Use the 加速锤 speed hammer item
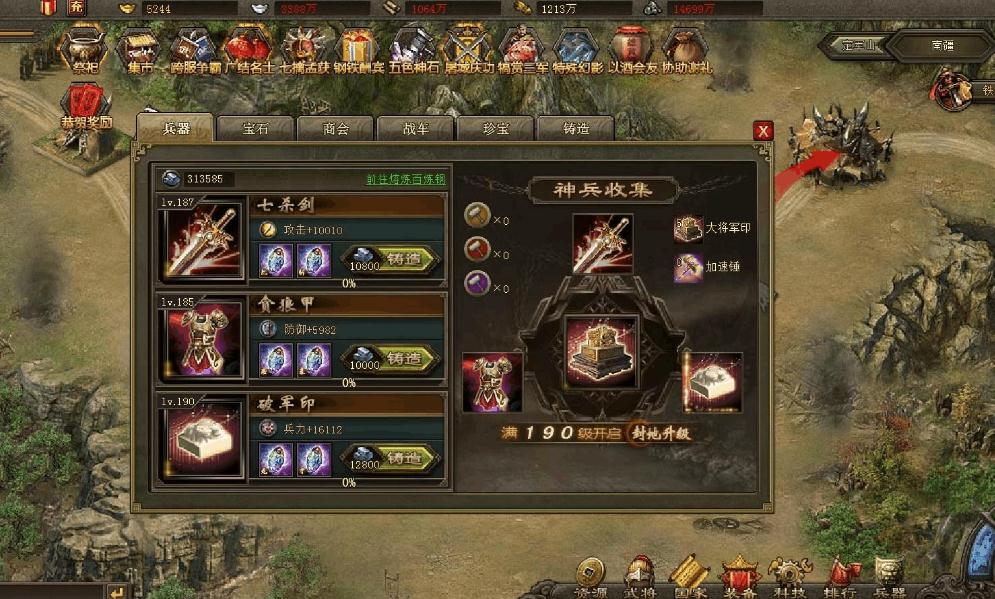 click(x=689, y=267)
